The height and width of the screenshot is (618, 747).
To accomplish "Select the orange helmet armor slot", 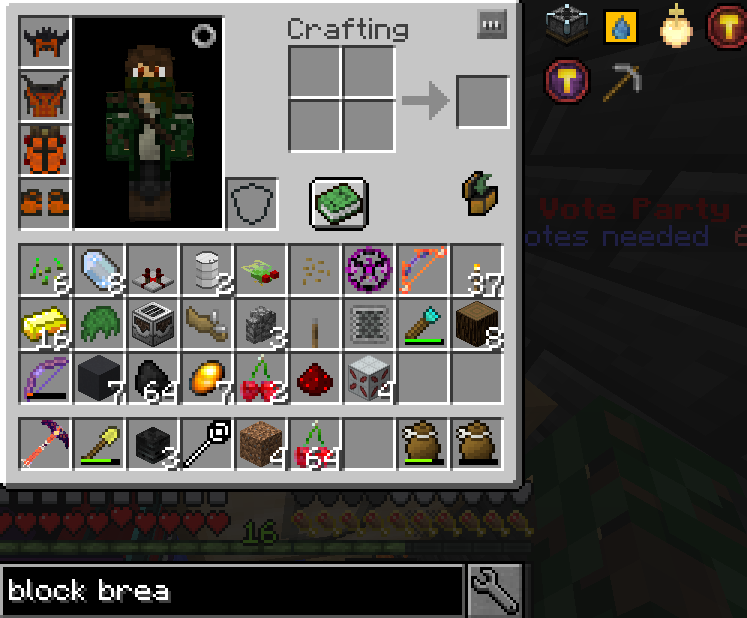I will pos(45,43).
